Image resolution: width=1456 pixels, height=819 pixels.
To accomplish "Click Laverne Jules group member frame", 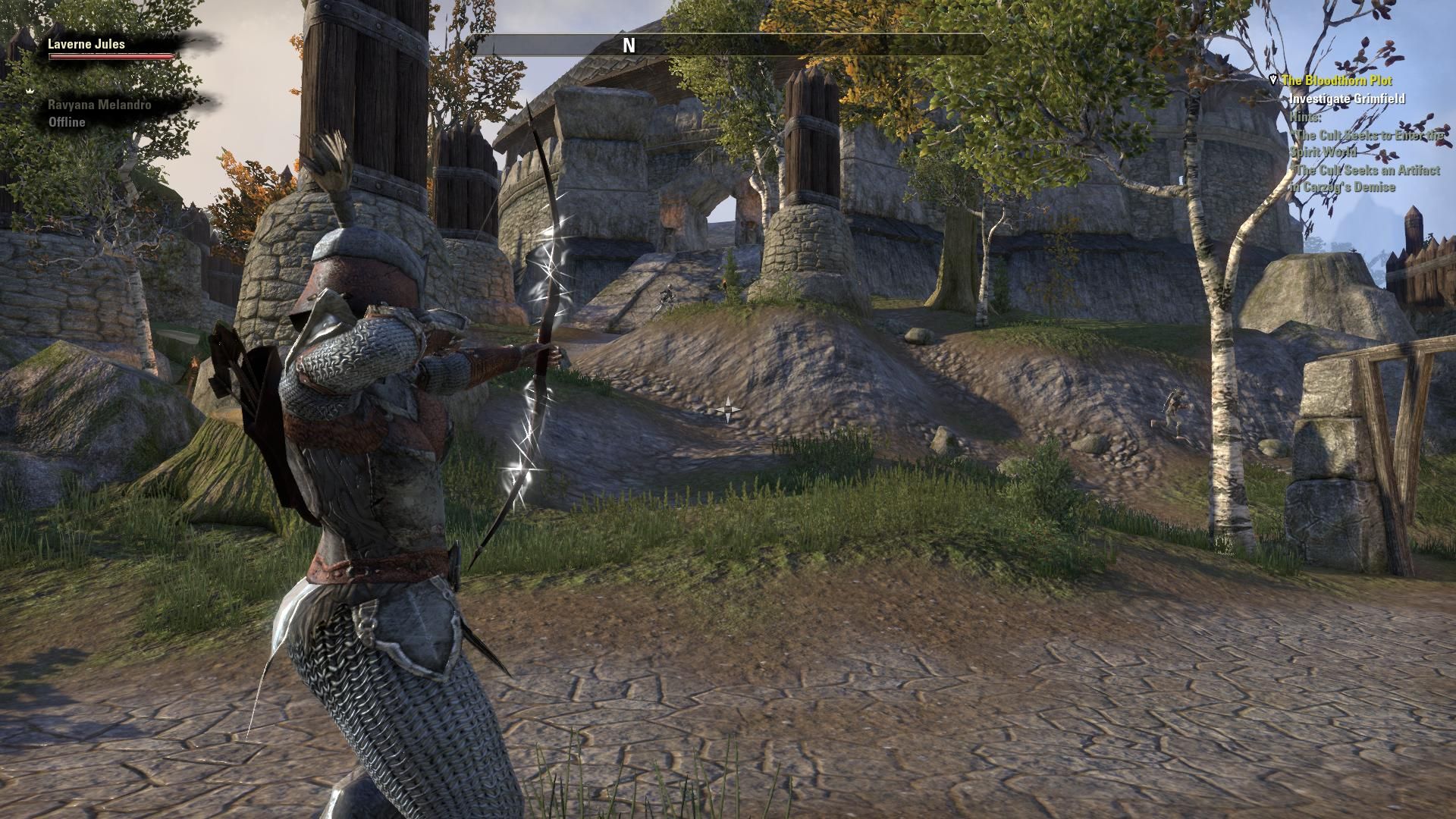I will pos(87,45).
